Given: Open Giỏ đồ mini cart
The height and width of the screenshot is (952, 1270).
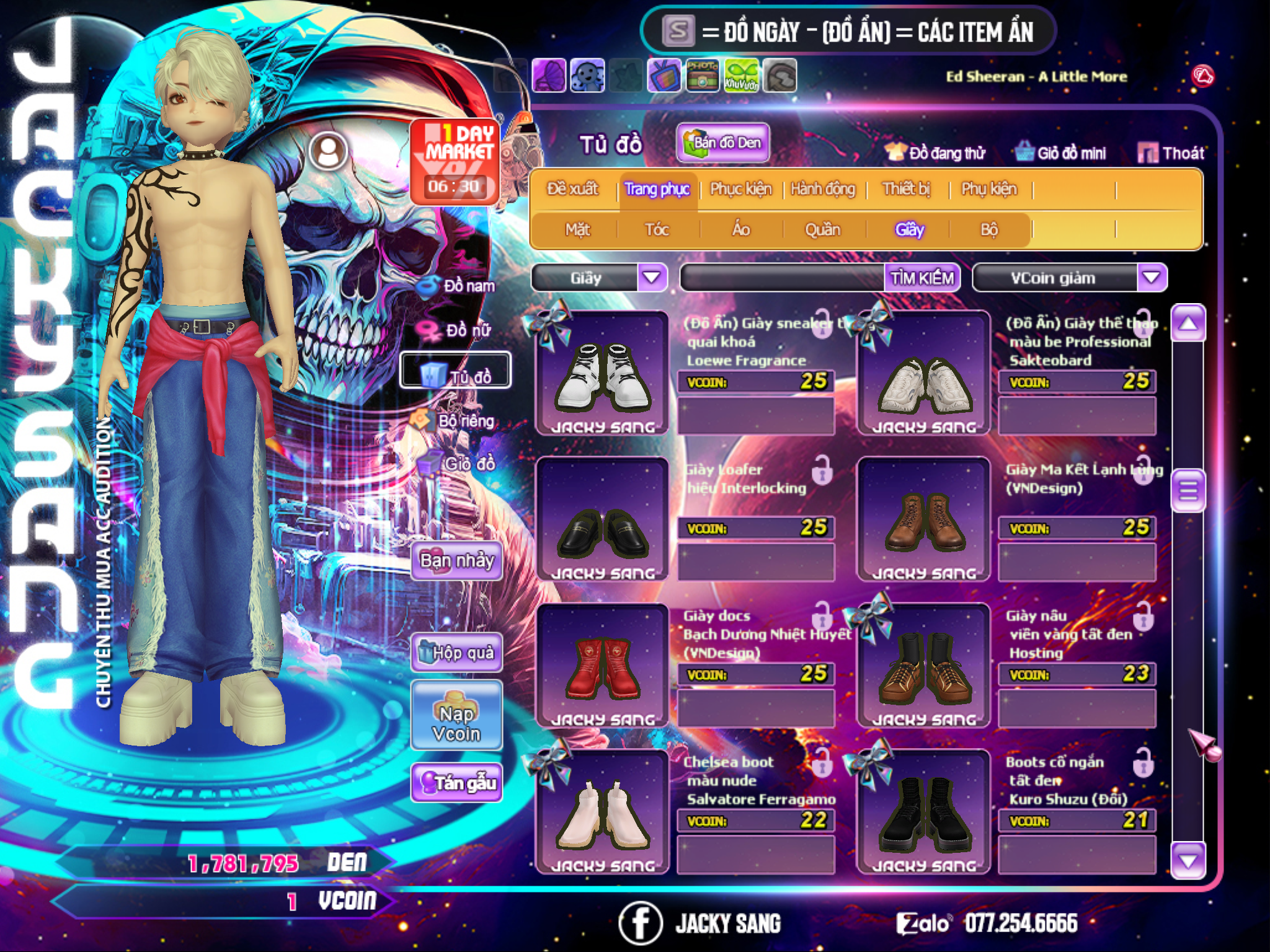Looking at the screenshot, I should click(x=1061, y=153).
